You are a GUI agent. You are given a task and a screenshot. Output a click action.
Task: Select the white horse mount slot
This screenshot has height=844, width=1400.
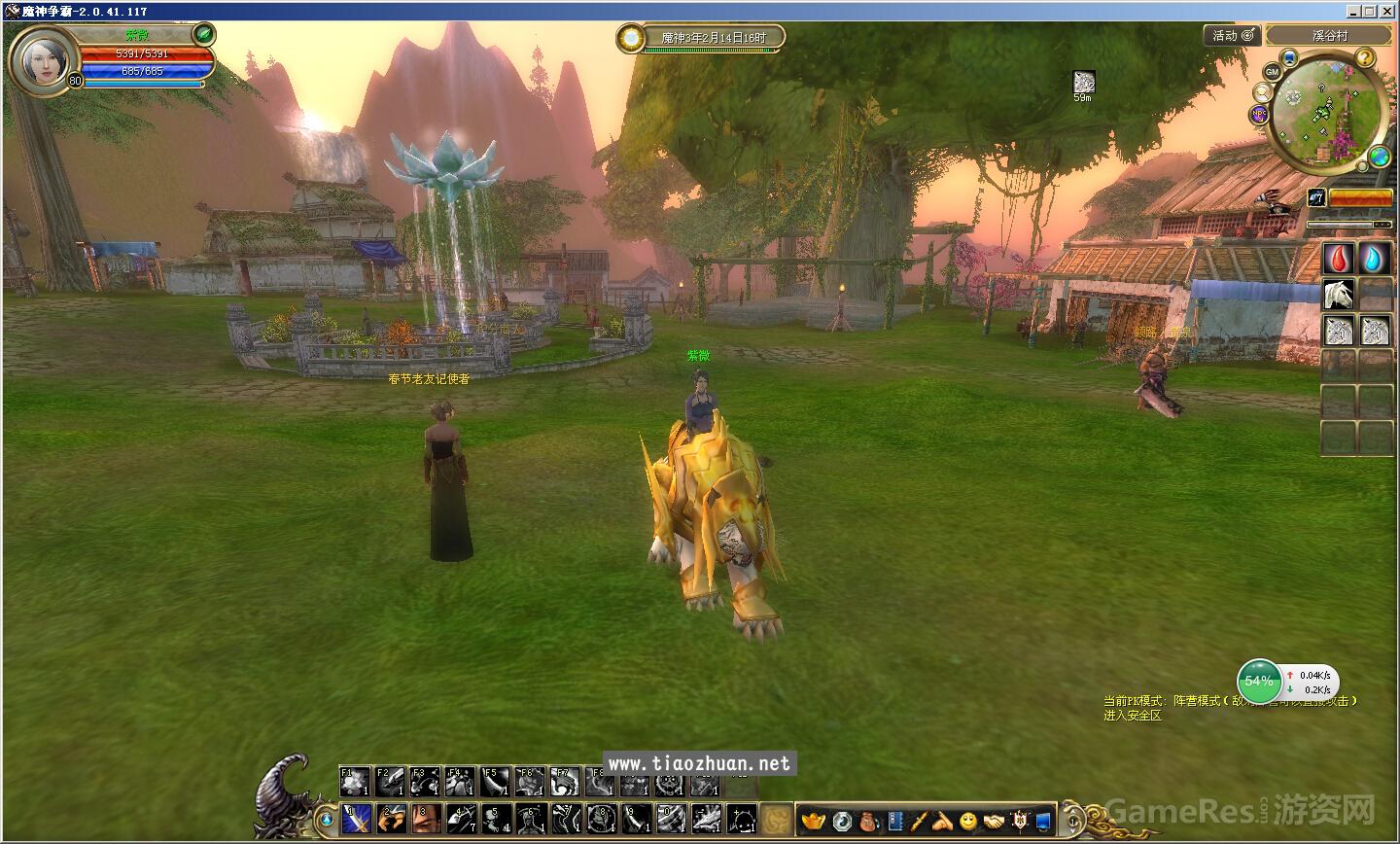(x=1339, y=294)
